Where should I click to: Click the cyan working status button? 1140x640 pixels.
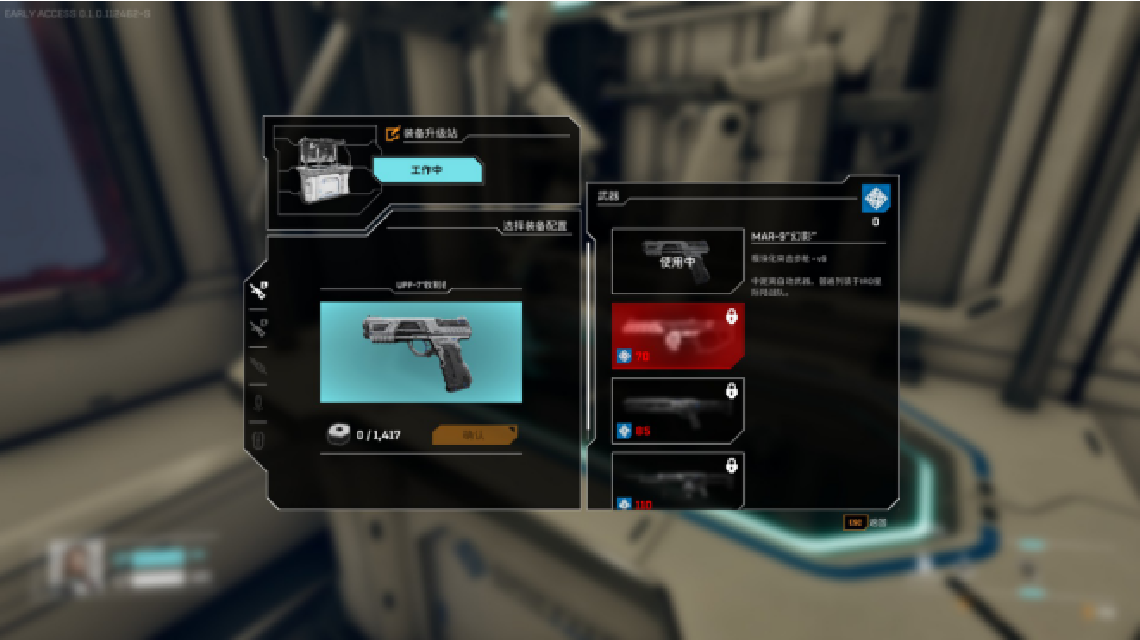click(427, 171)
